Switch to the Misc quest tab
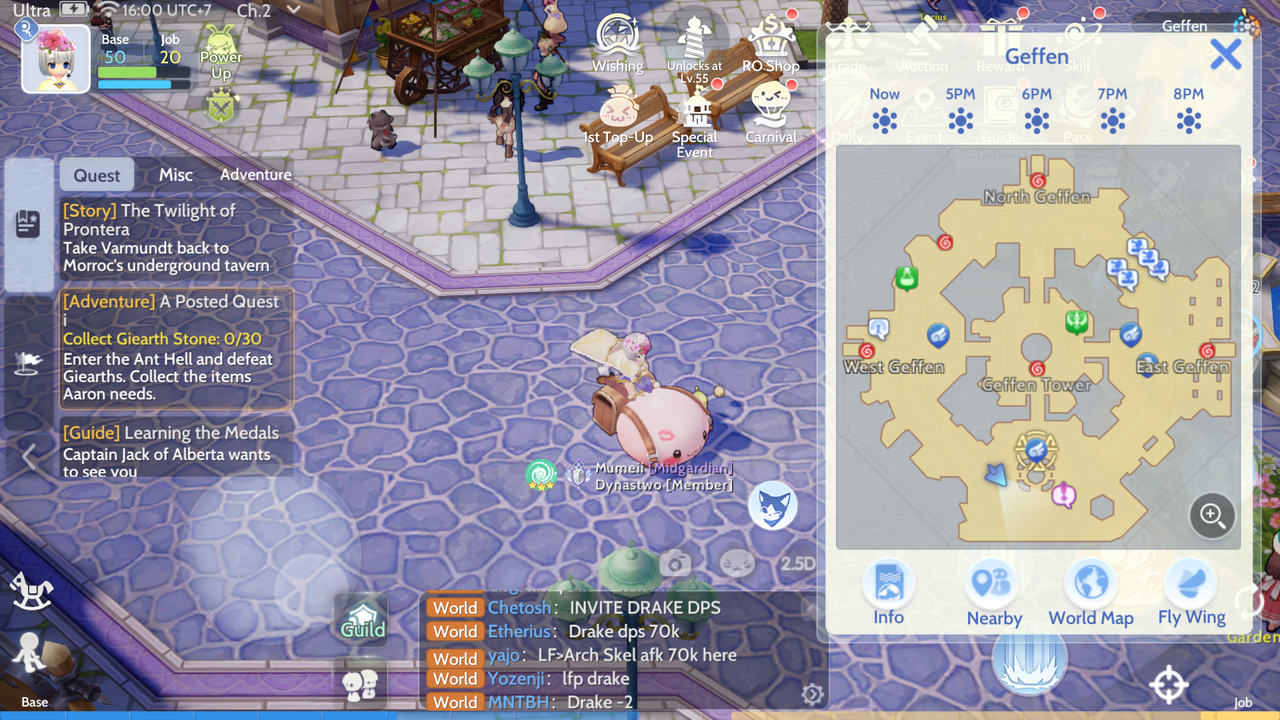This screenshot has height=720, width=1280. (176, 175)
